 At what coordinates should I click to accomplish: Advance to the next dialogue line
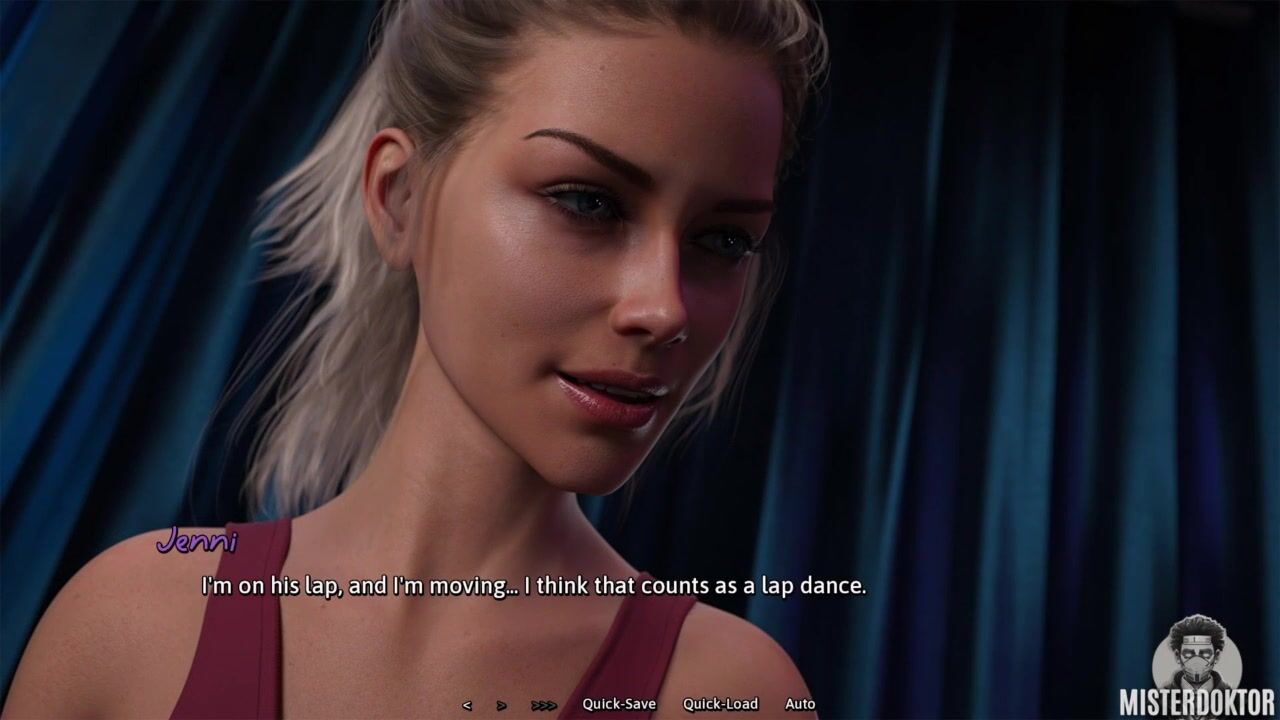[x=501, y=705]
